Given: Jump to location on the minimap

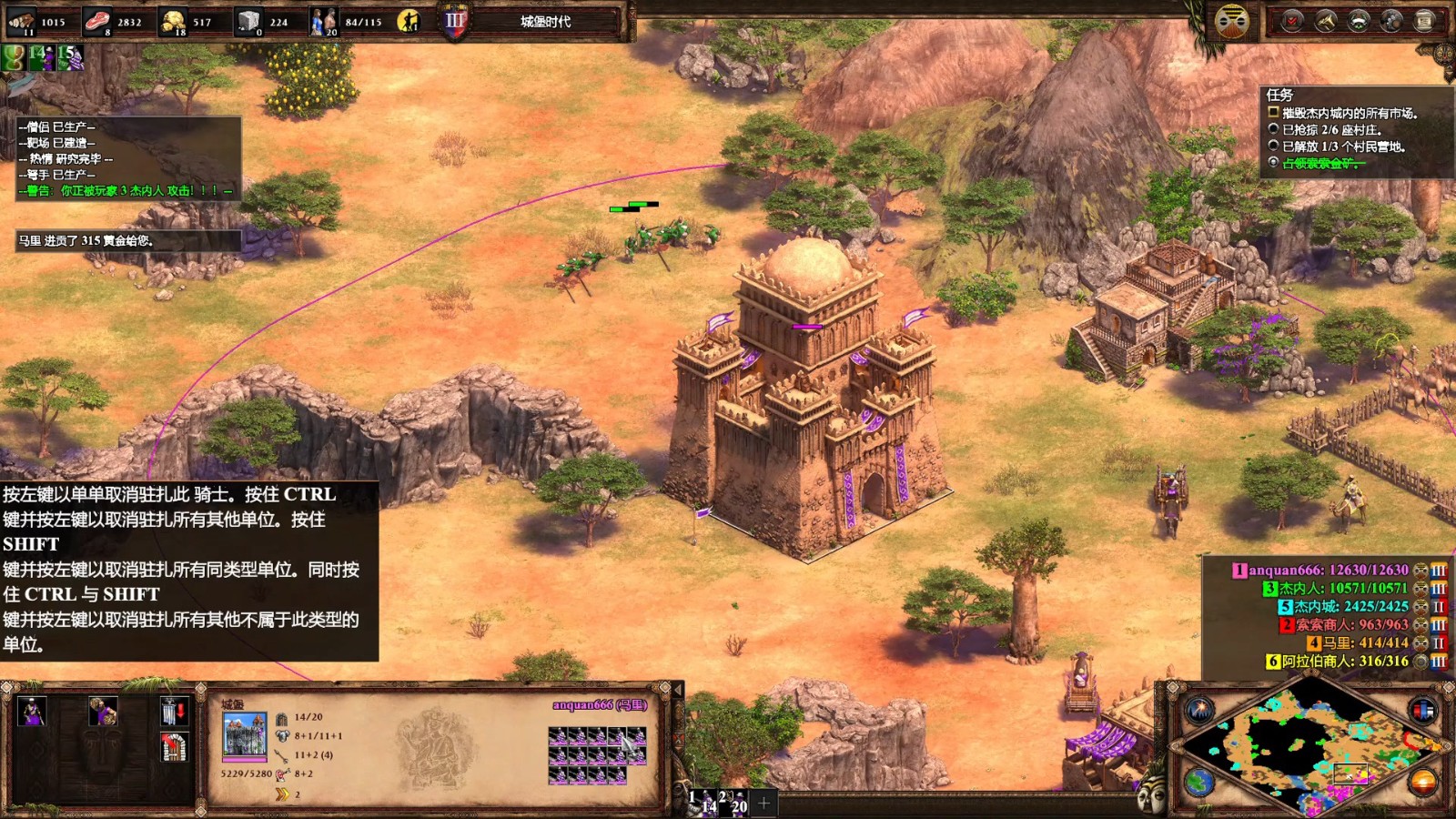Looking at the screenshot, I should coord(1310,748).
